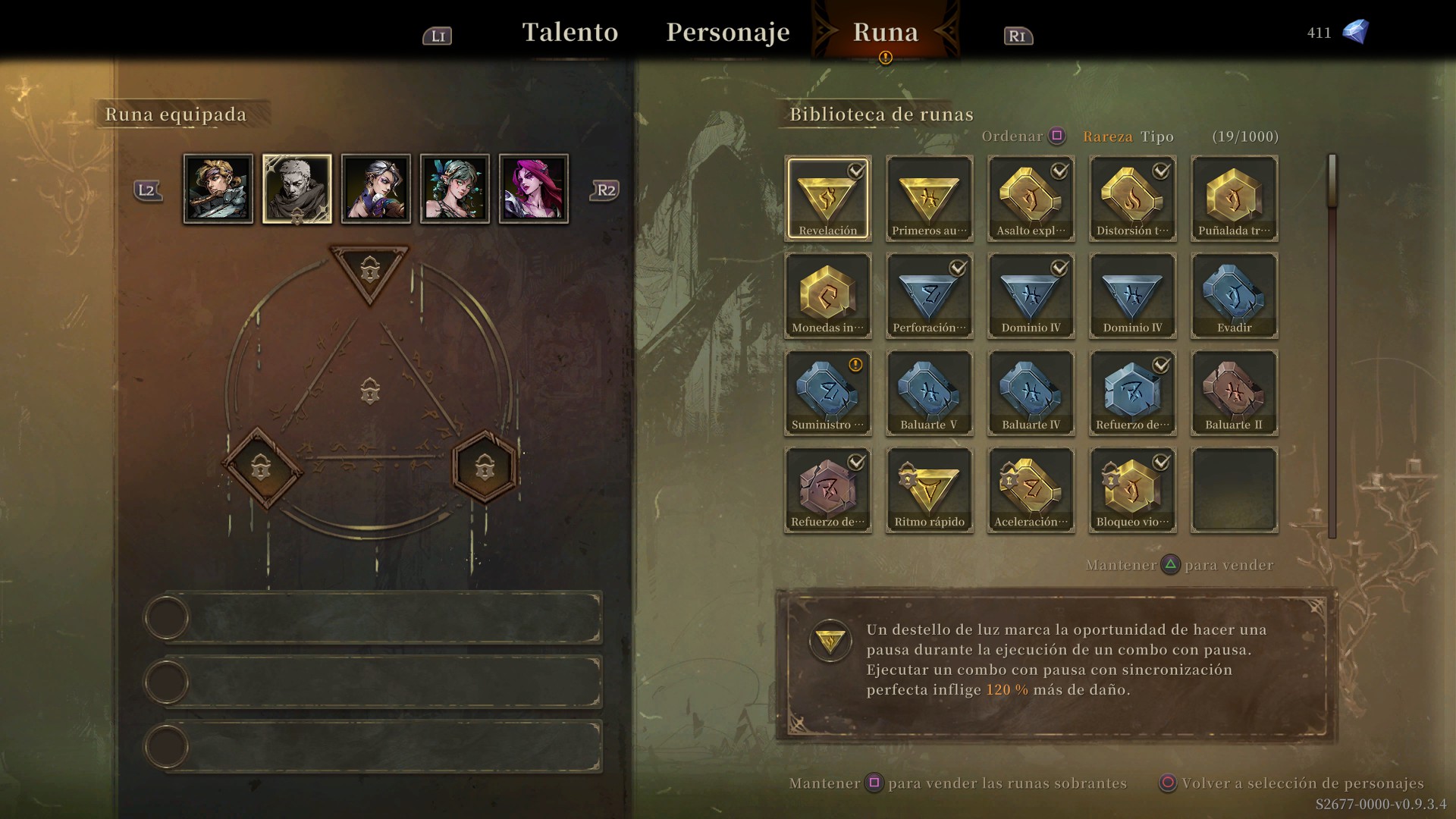Viewport: 1456px width, 819px height.
Task: Select the Revelación rune
Action: click(x=828, y=199)
